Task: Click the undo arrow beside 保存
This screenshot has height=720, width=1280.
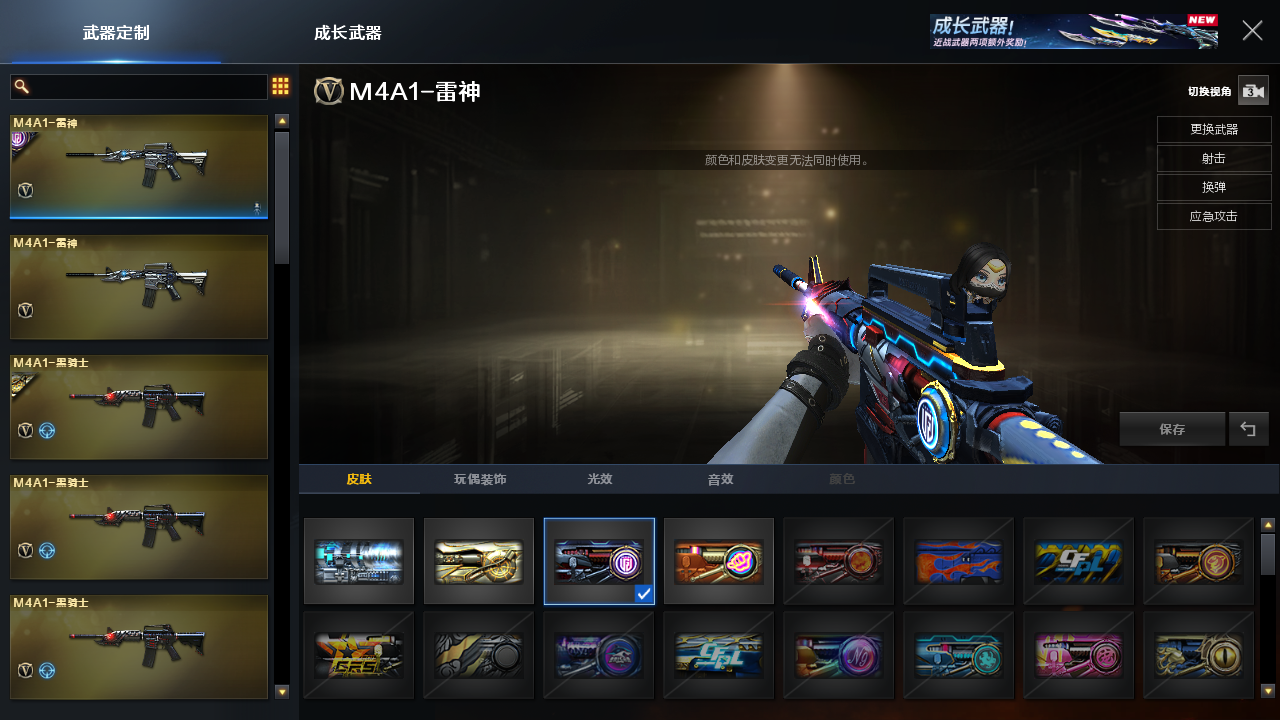Action: click(1248, 429)
